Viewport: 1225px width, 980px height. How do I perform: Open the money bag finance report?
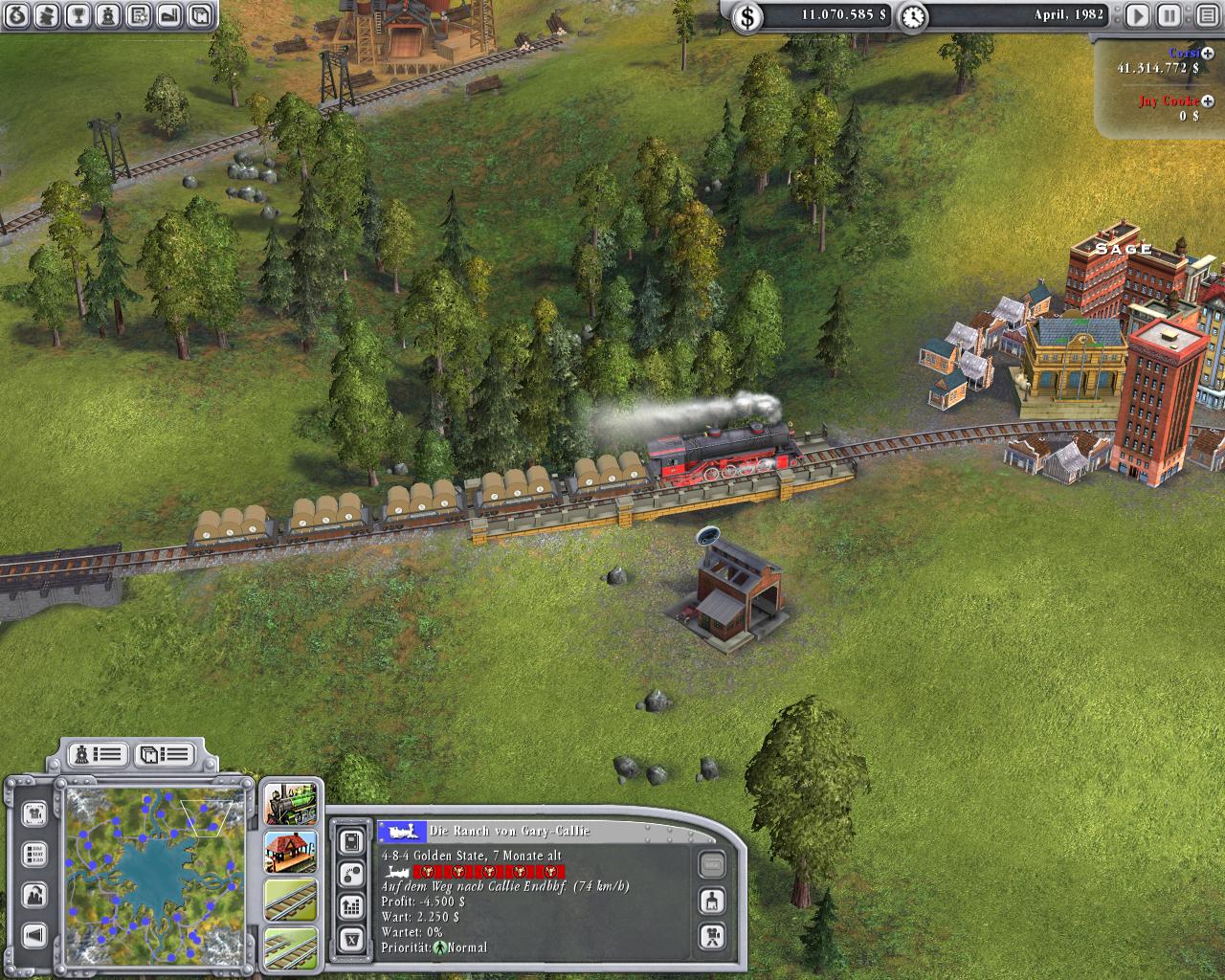click(18, 14)
